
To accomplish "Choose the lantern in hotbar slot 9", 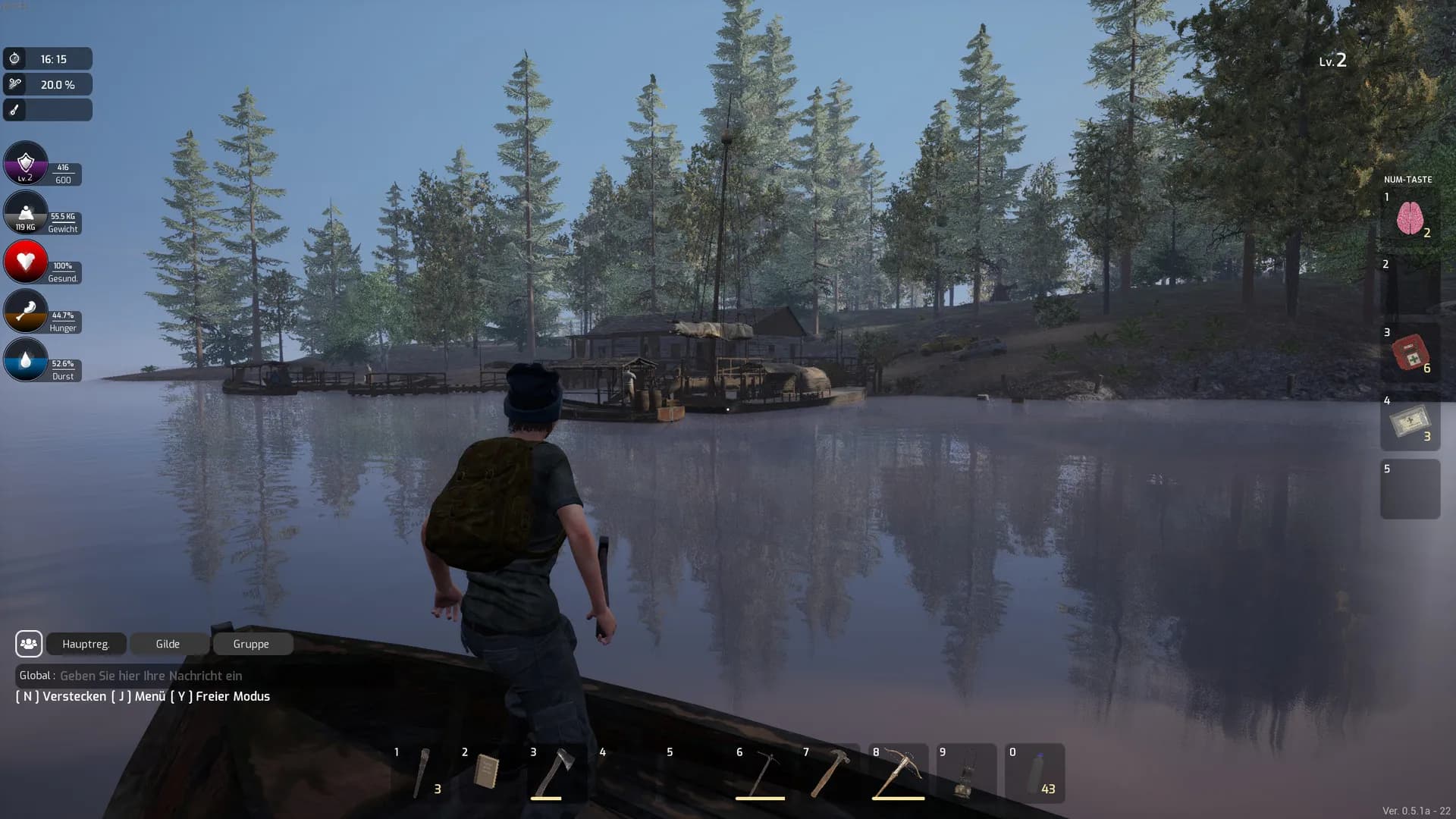I will [x=965, y=773].
